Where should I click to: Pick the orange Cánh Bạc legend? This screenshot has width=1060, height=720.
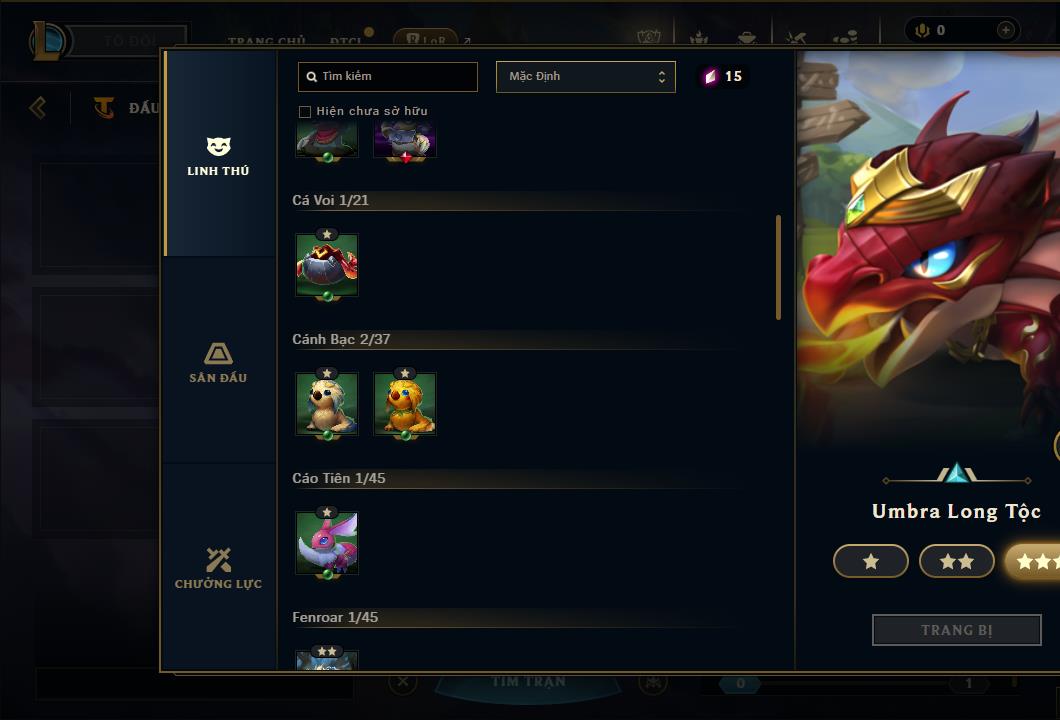405,404
